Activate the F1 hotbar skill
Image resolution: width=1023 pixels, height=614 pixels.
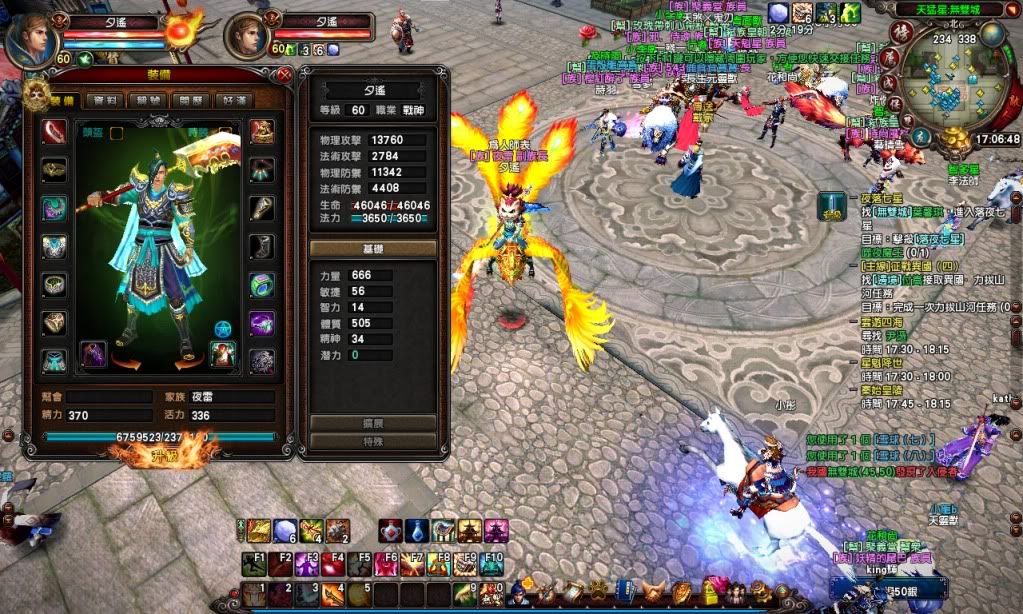[254, 565]
